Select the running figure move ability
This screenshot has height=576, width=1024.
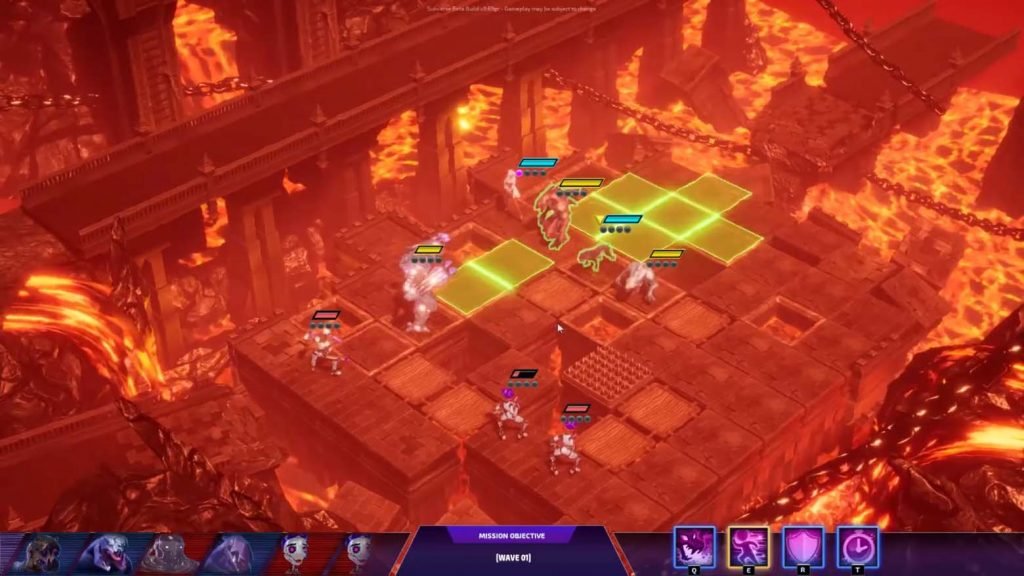click(748, 548)
